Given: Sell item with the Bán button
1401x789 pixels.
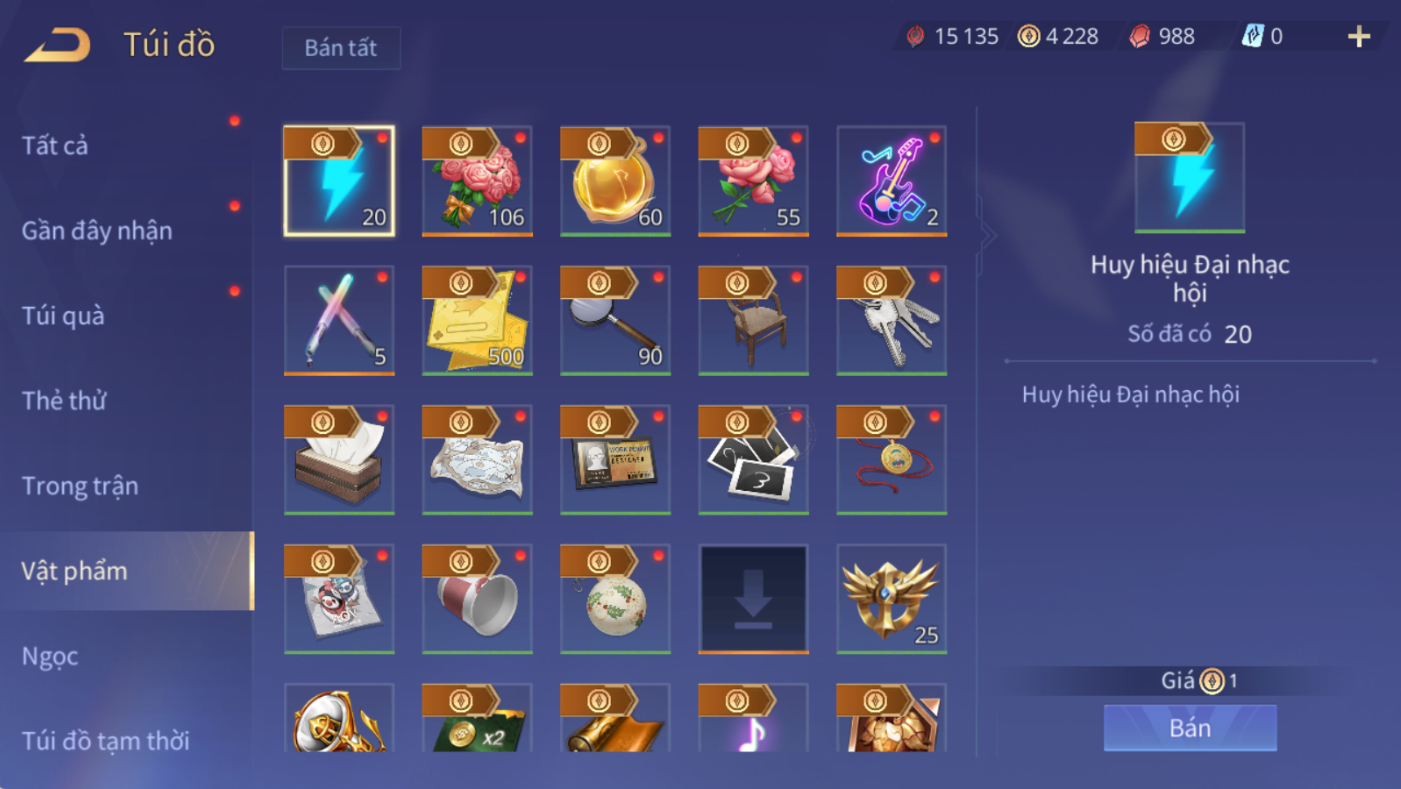Looking at the screenshot, I should click(x=1190, y=728).
